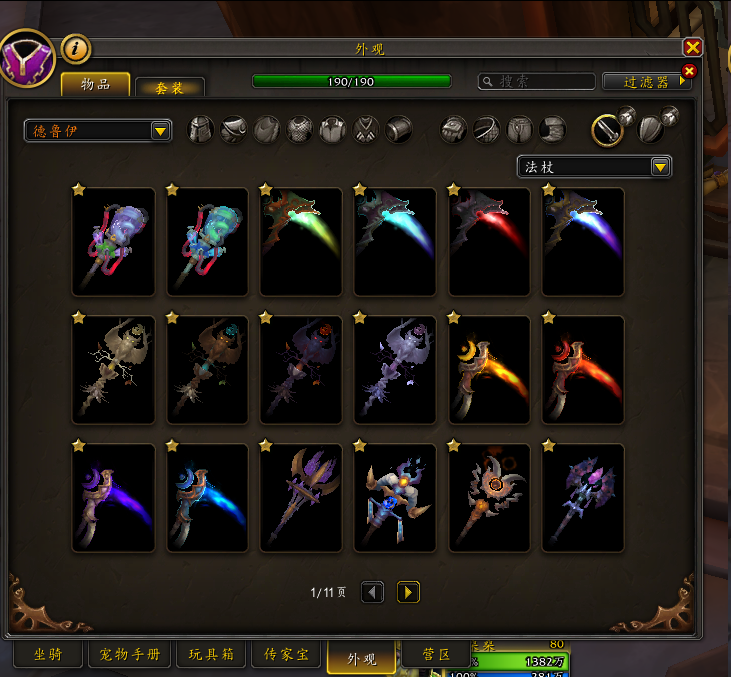
Task: Reset the filter with the red X
Action: point(688,70)
